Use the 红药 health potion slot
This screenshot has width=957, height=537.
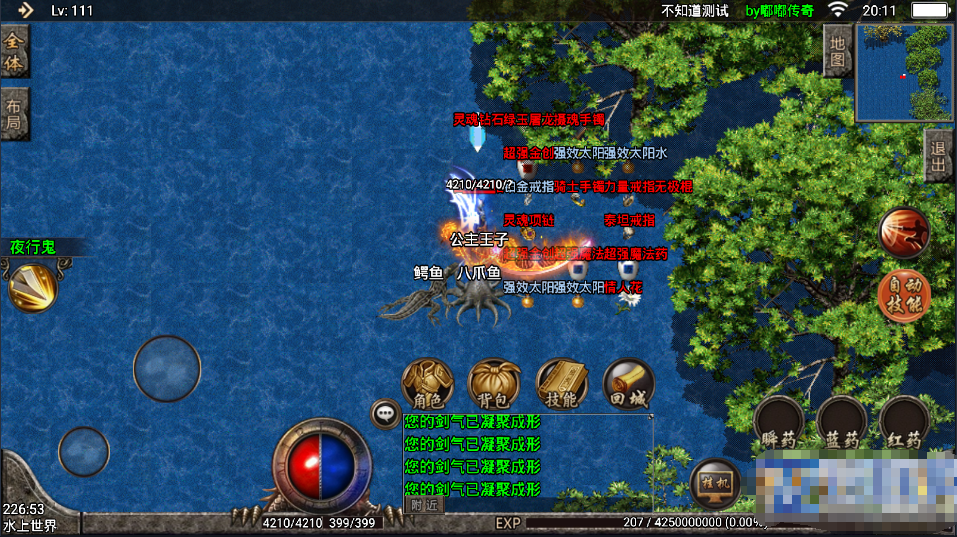pyautogui.click(x=905, y=424)
